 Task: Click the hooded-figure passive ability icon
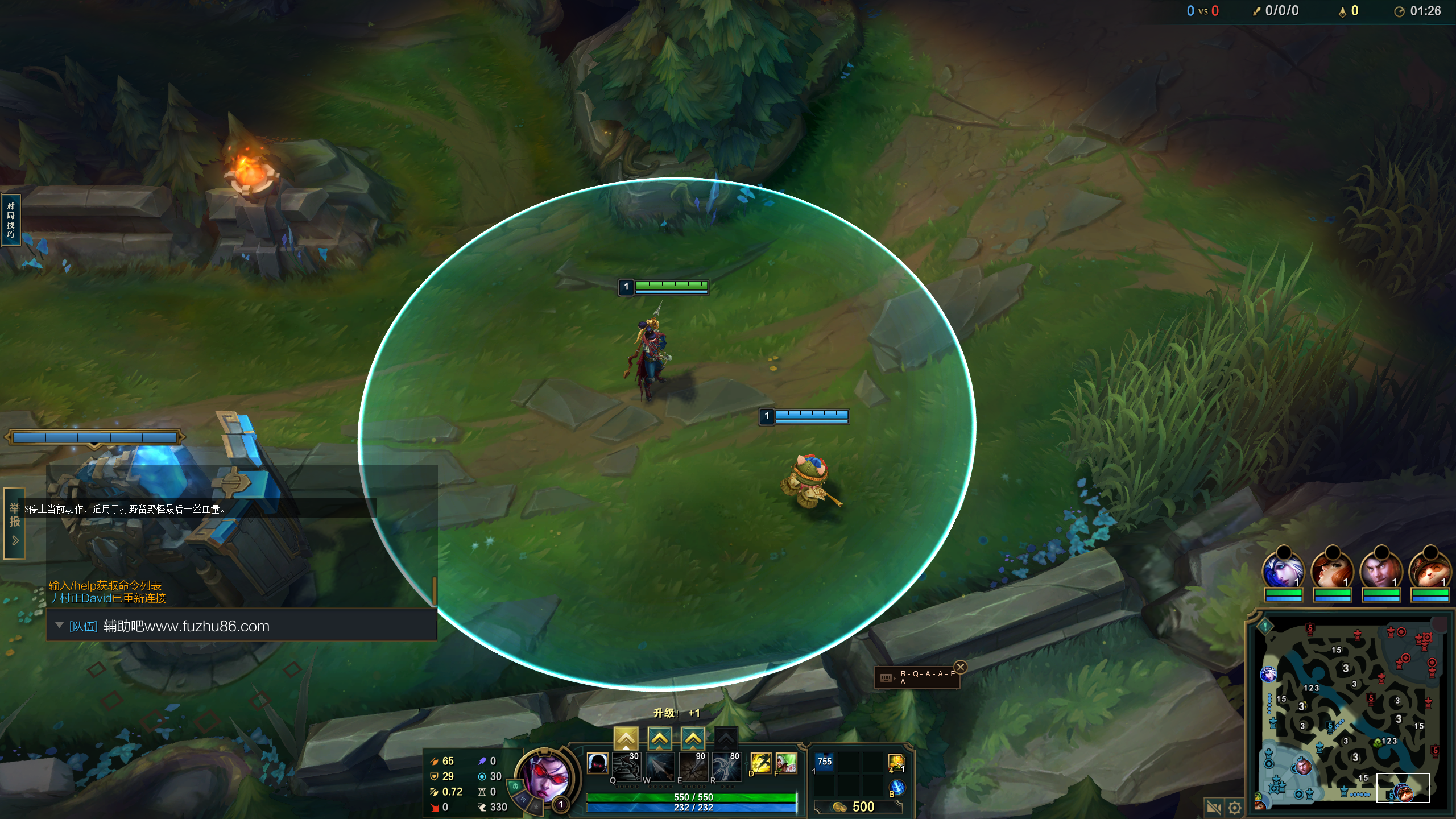(597, 763)
